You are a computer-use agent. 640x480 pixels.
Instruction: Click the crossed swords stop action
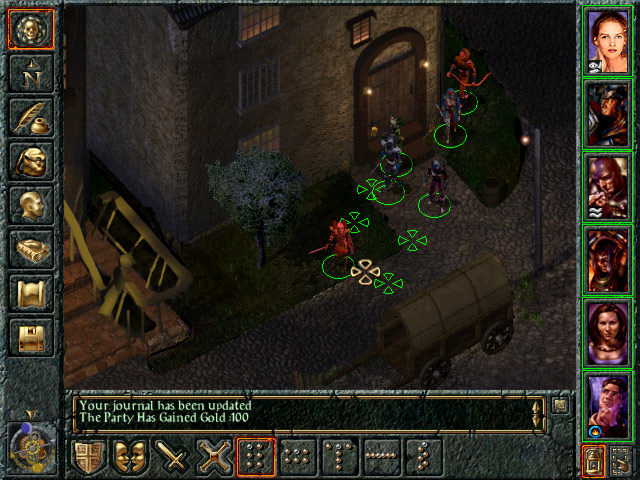(x=213, y=458)
